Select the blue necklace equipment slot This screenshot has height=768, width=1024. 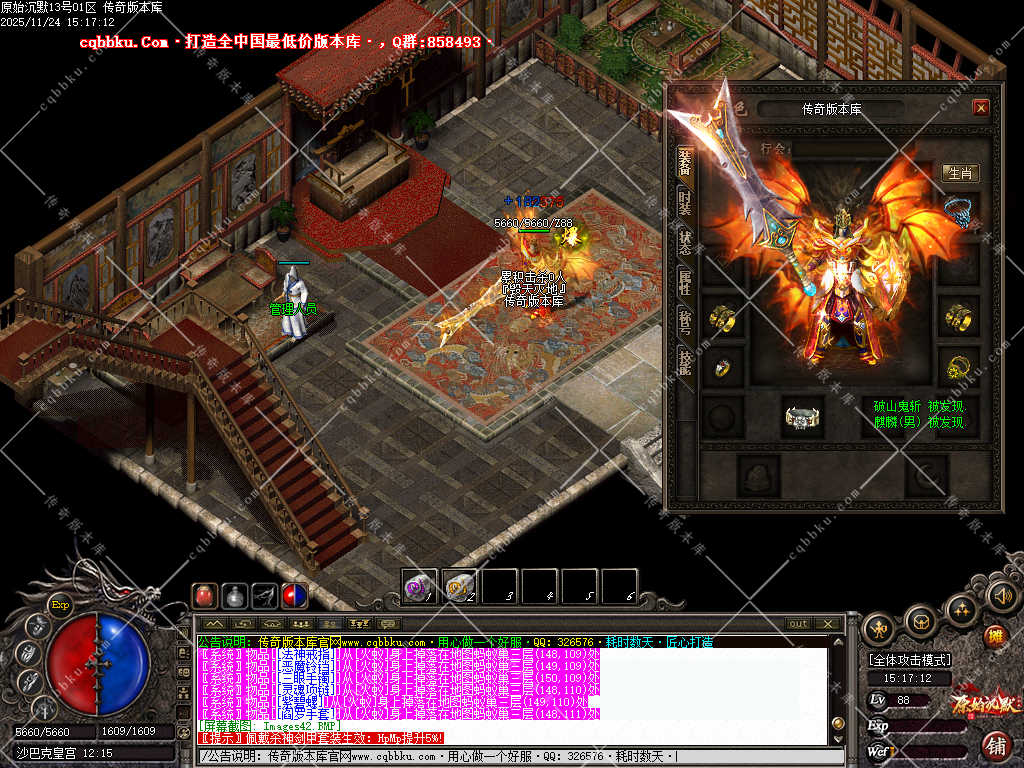tap(959, 212)
